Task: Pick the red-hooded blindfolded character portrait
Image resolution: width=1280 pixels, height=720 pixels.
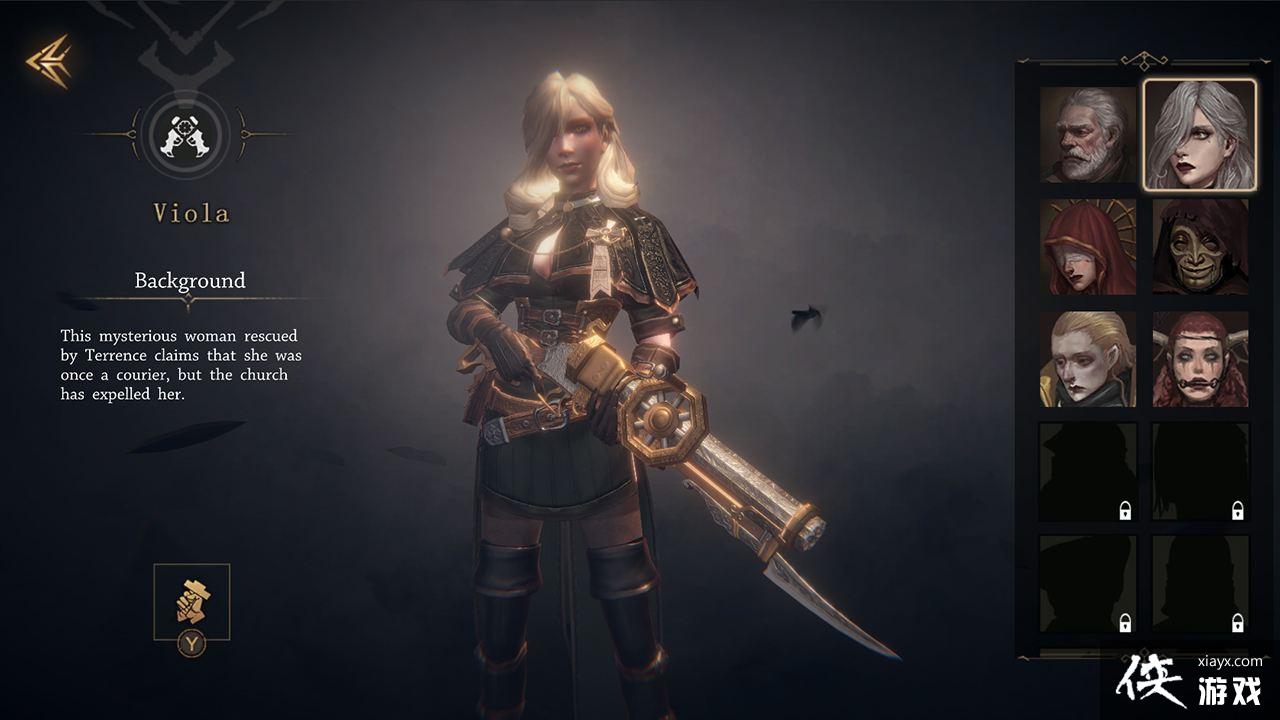Action: click(1088, 247)
